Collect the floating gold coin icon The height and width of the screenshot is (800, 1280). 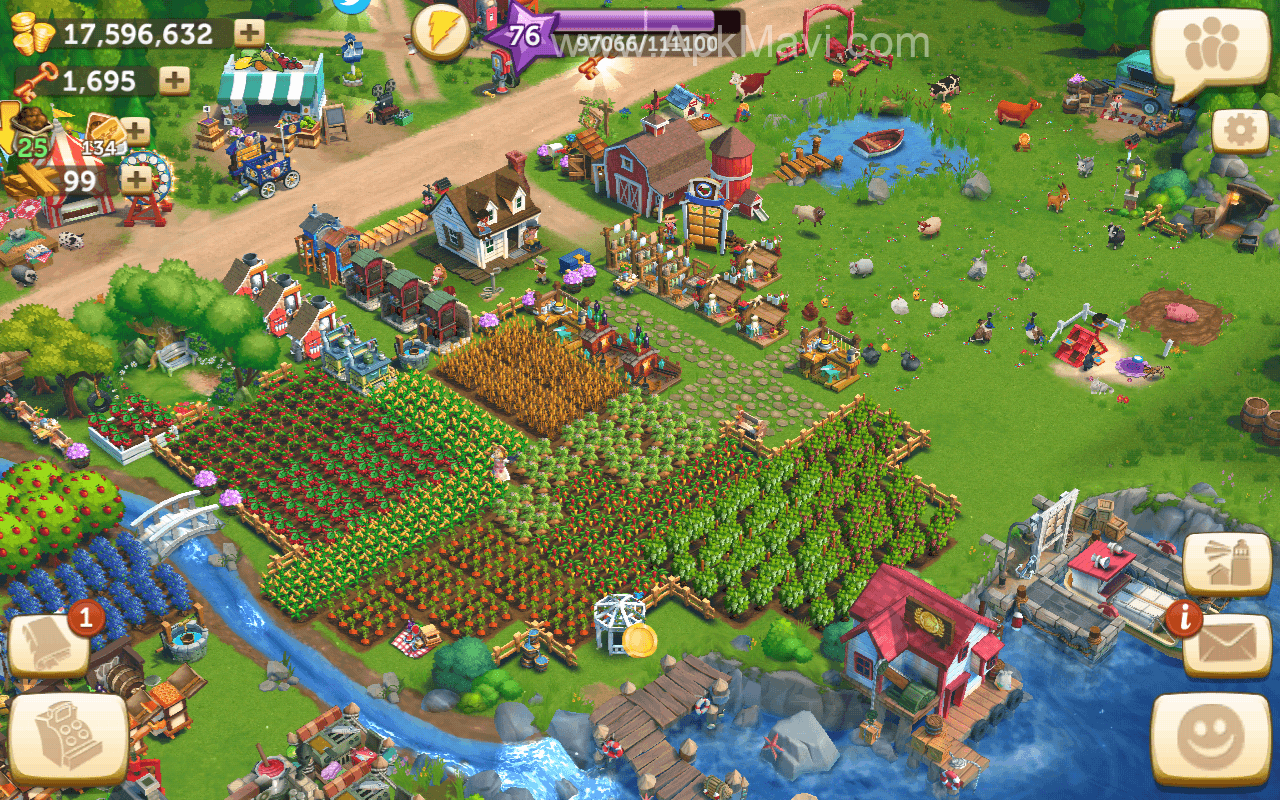639,640
